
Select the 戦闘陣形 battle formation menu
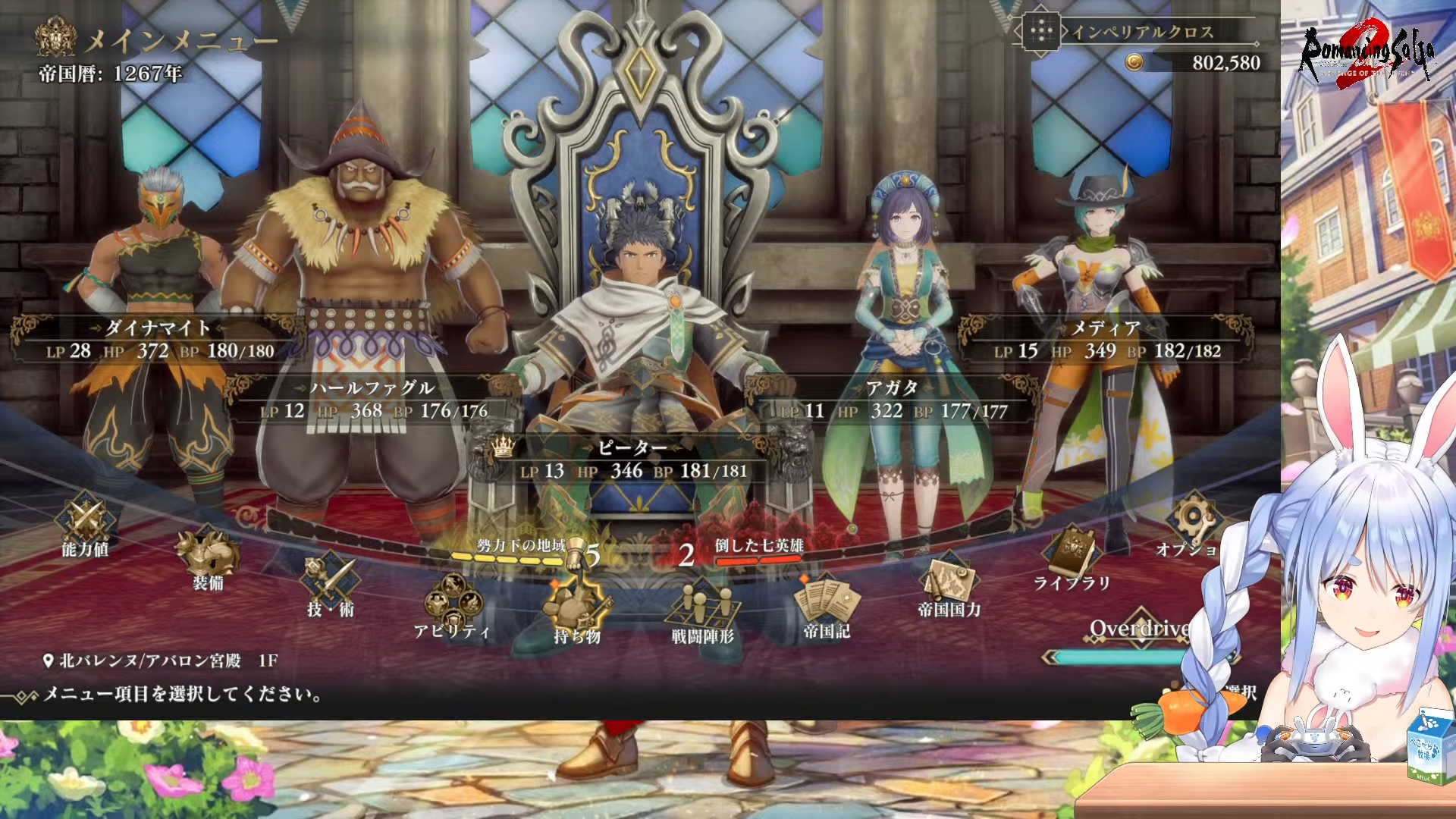[703, 611]
